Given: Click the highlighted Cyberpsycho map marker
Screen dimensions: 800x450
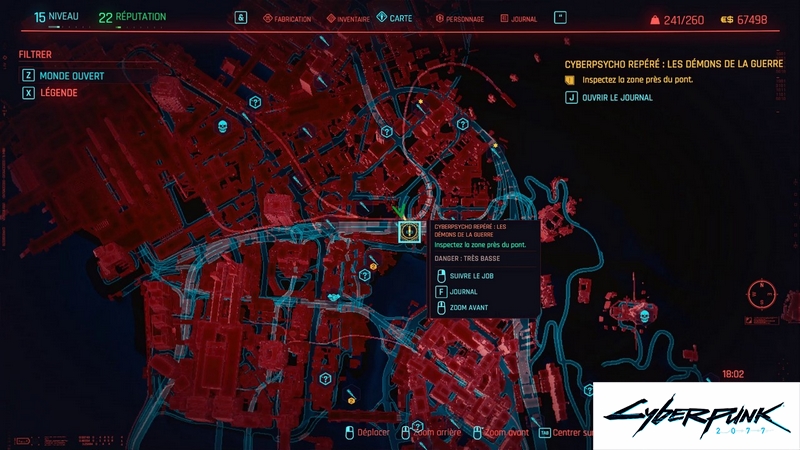Looking at the screenshot, I should tap(407, 232).
